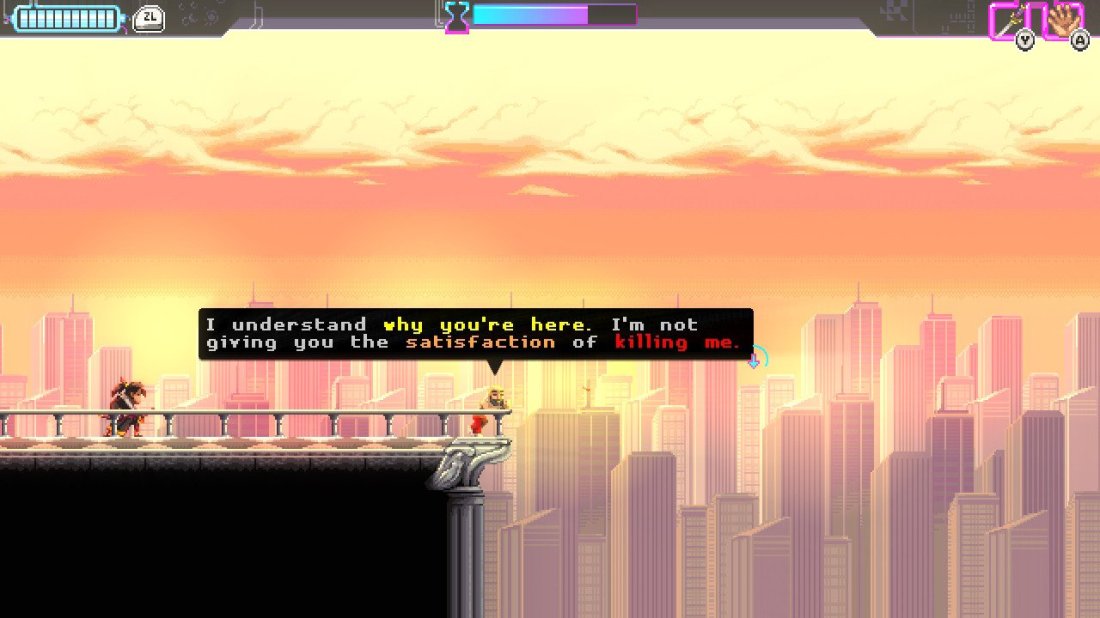Select the katana weapon slot
The width and height of the screenshot is (1100, 618).
[1011, 19]
